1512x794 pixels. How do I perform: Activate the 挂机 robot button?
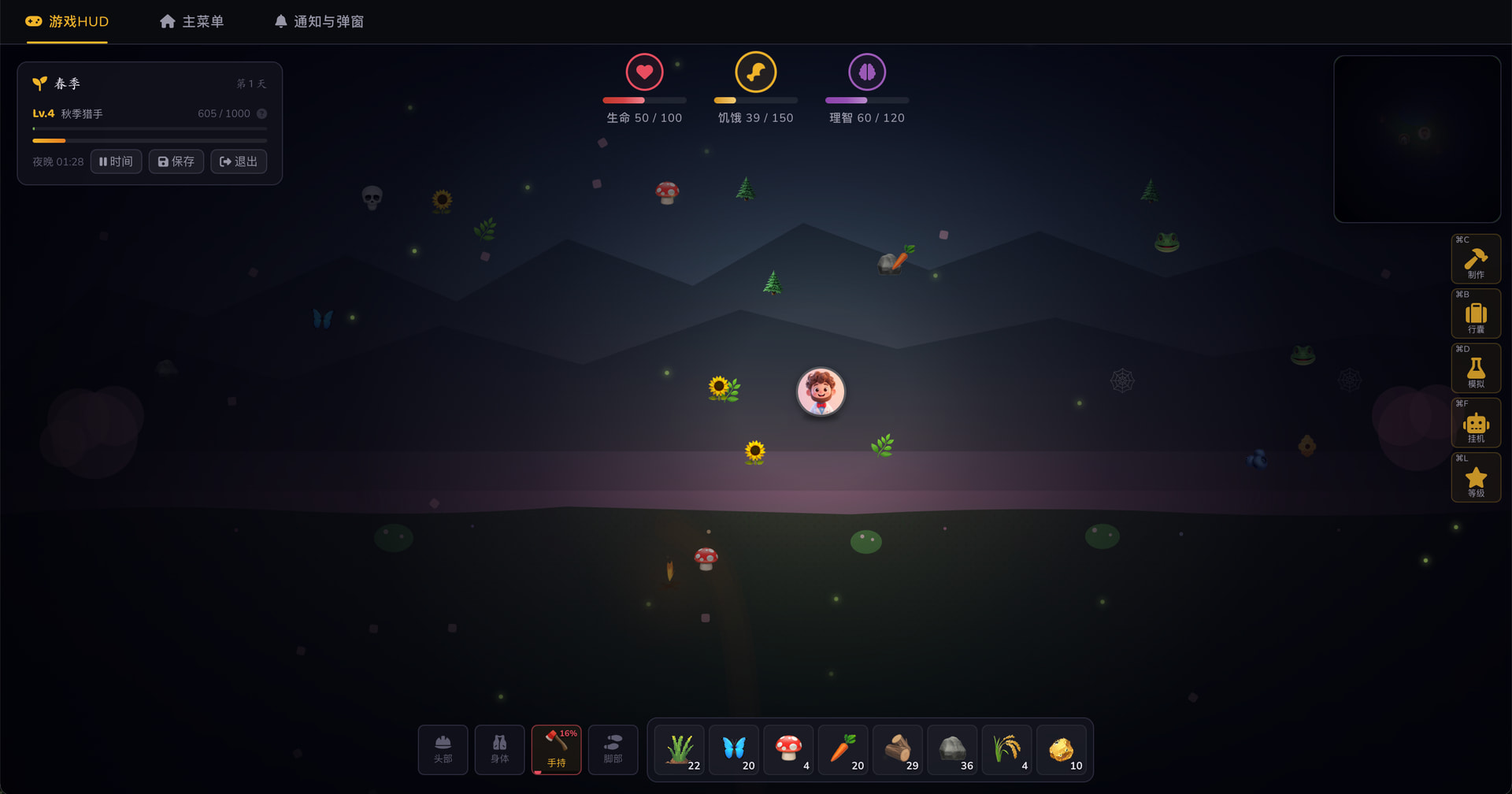[1475, 423]
